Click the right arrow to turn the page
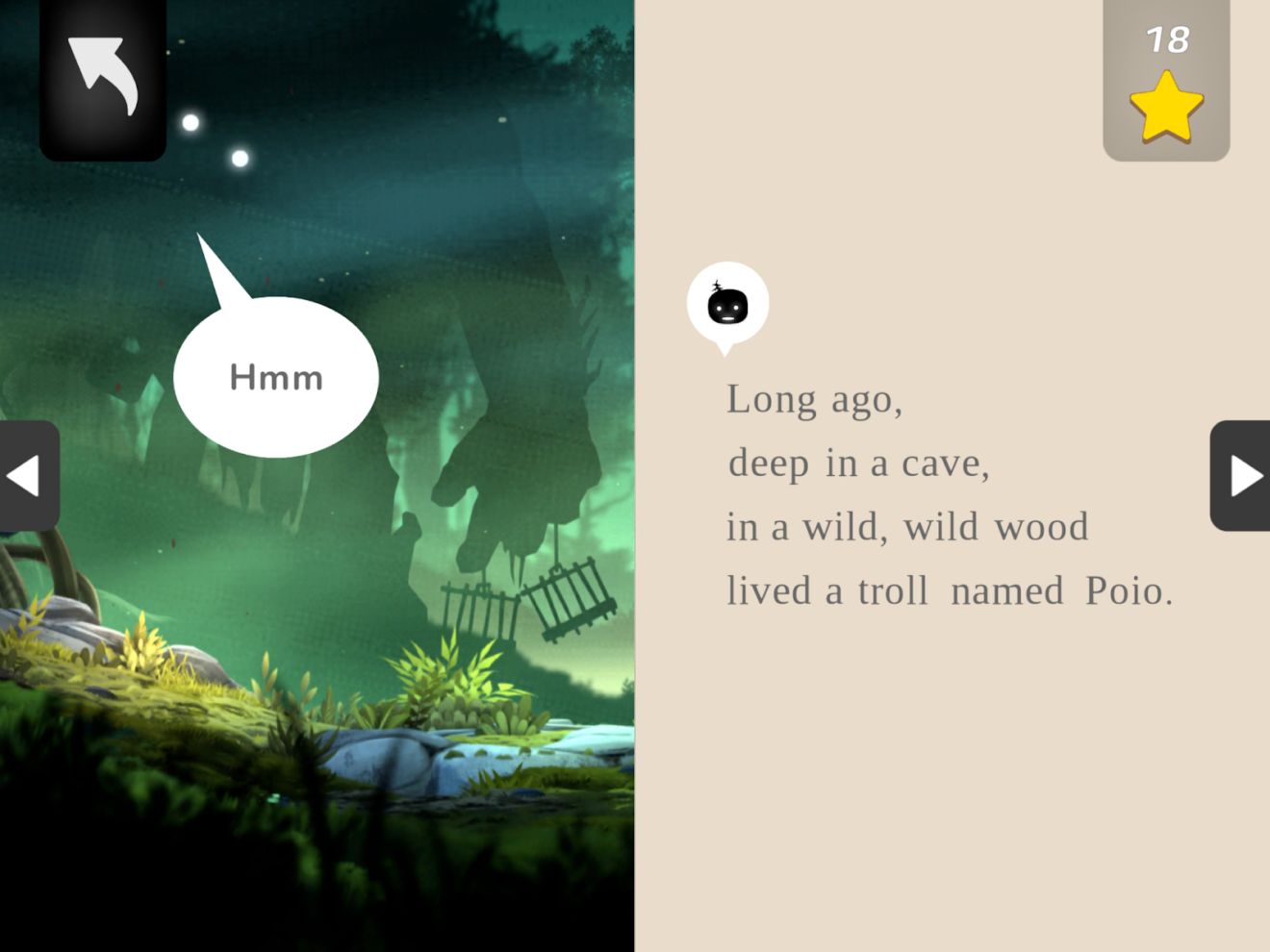Image resolution: width=1270 pixels, height=952 pixels. [1248, 475]
